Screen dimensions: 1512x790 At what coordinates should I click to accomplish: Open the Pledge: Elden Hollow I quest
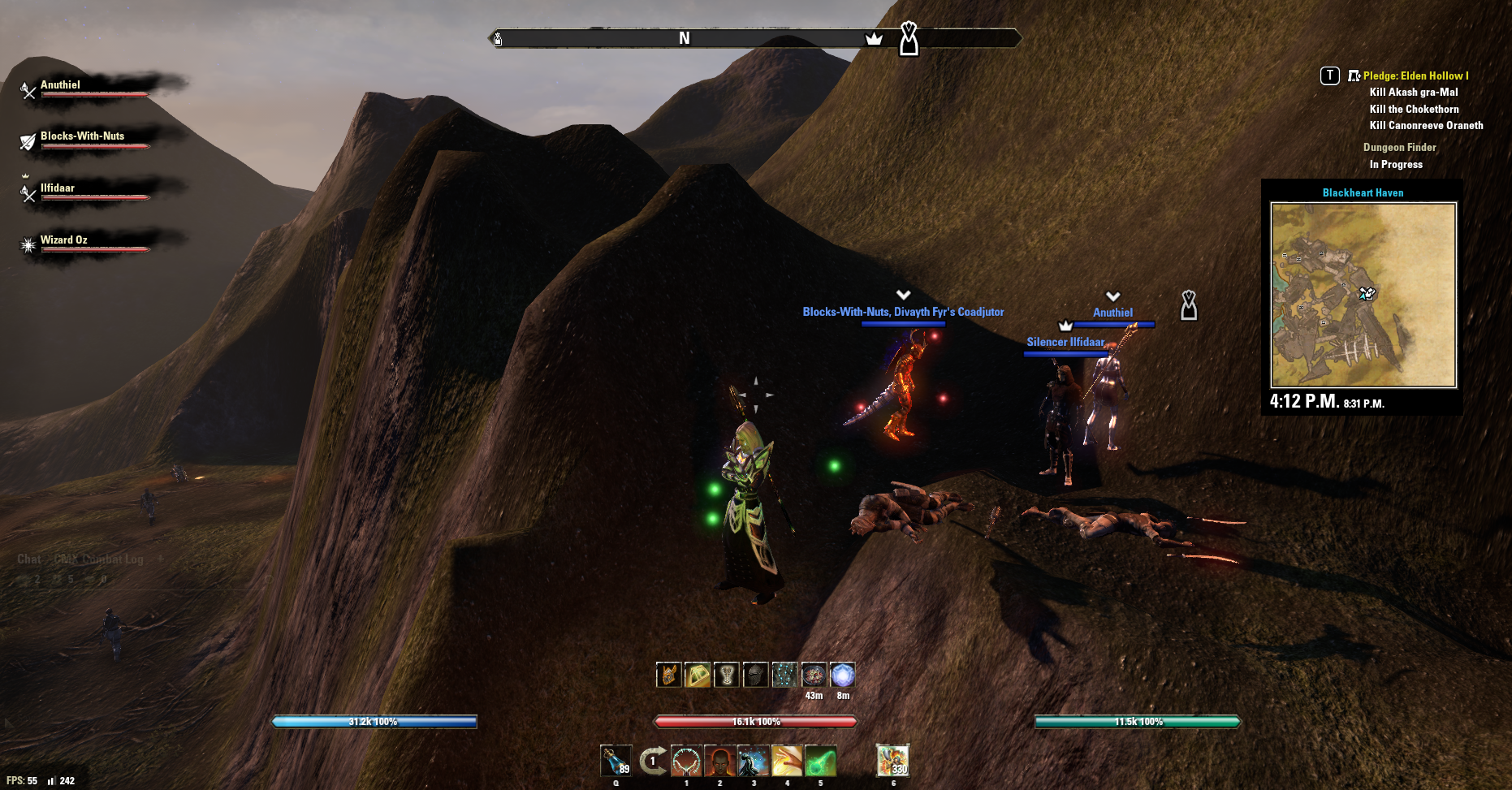[1415, 76]
